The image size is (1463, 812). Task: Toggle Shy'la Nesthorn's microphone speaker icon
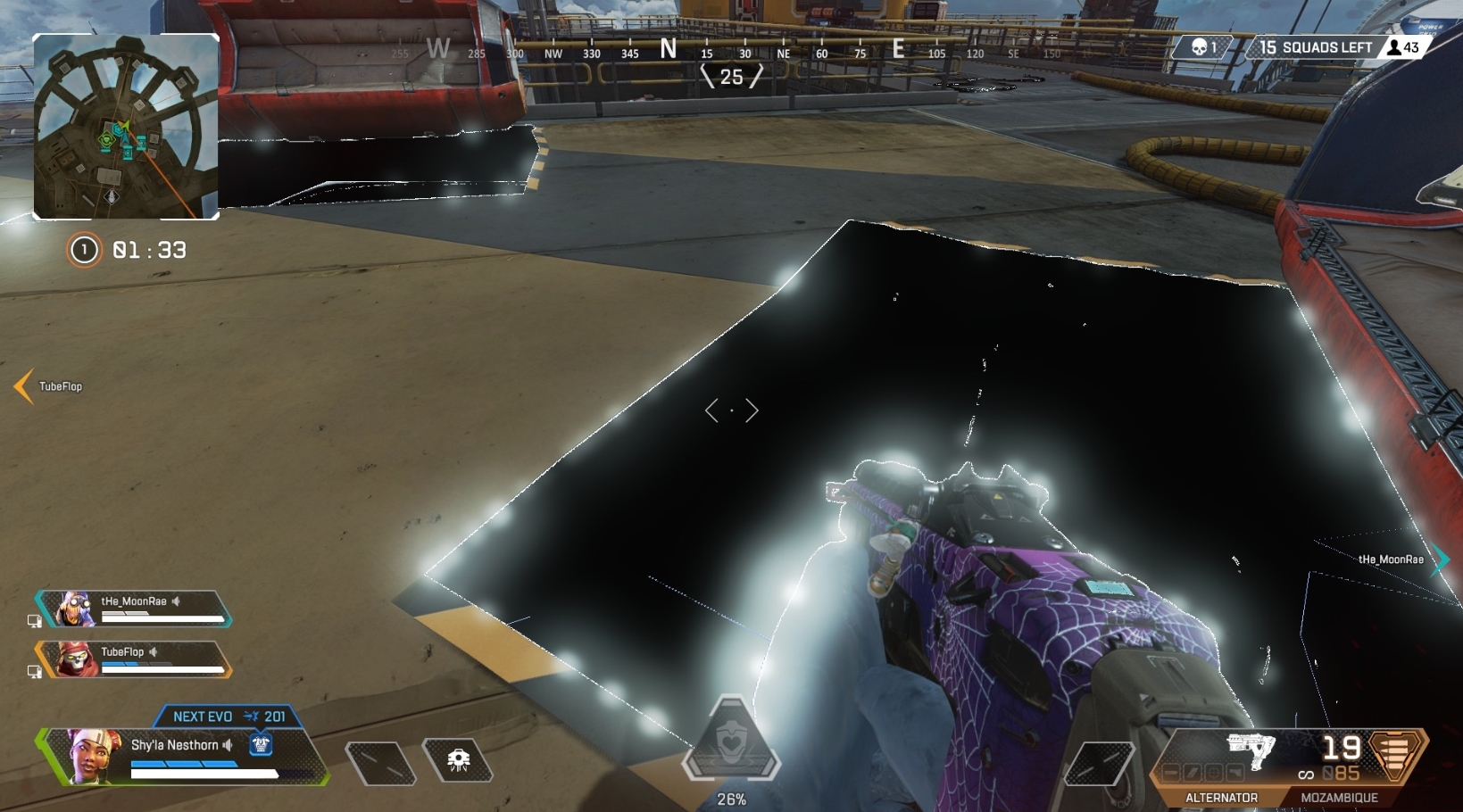[229, 744]
